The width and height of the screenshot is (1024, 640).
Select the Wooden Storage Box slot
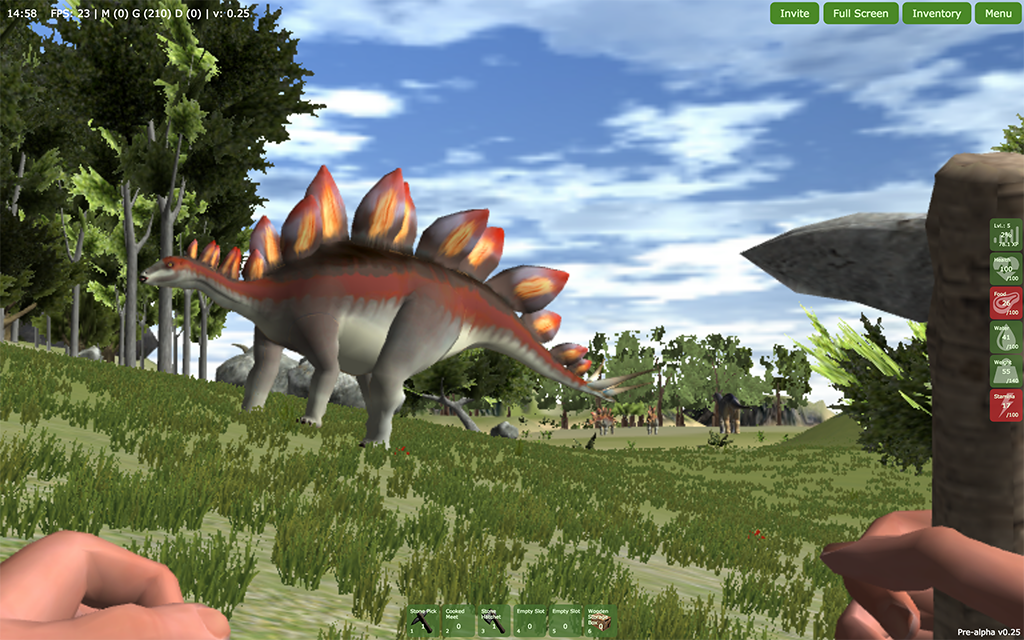click(599, 620)
